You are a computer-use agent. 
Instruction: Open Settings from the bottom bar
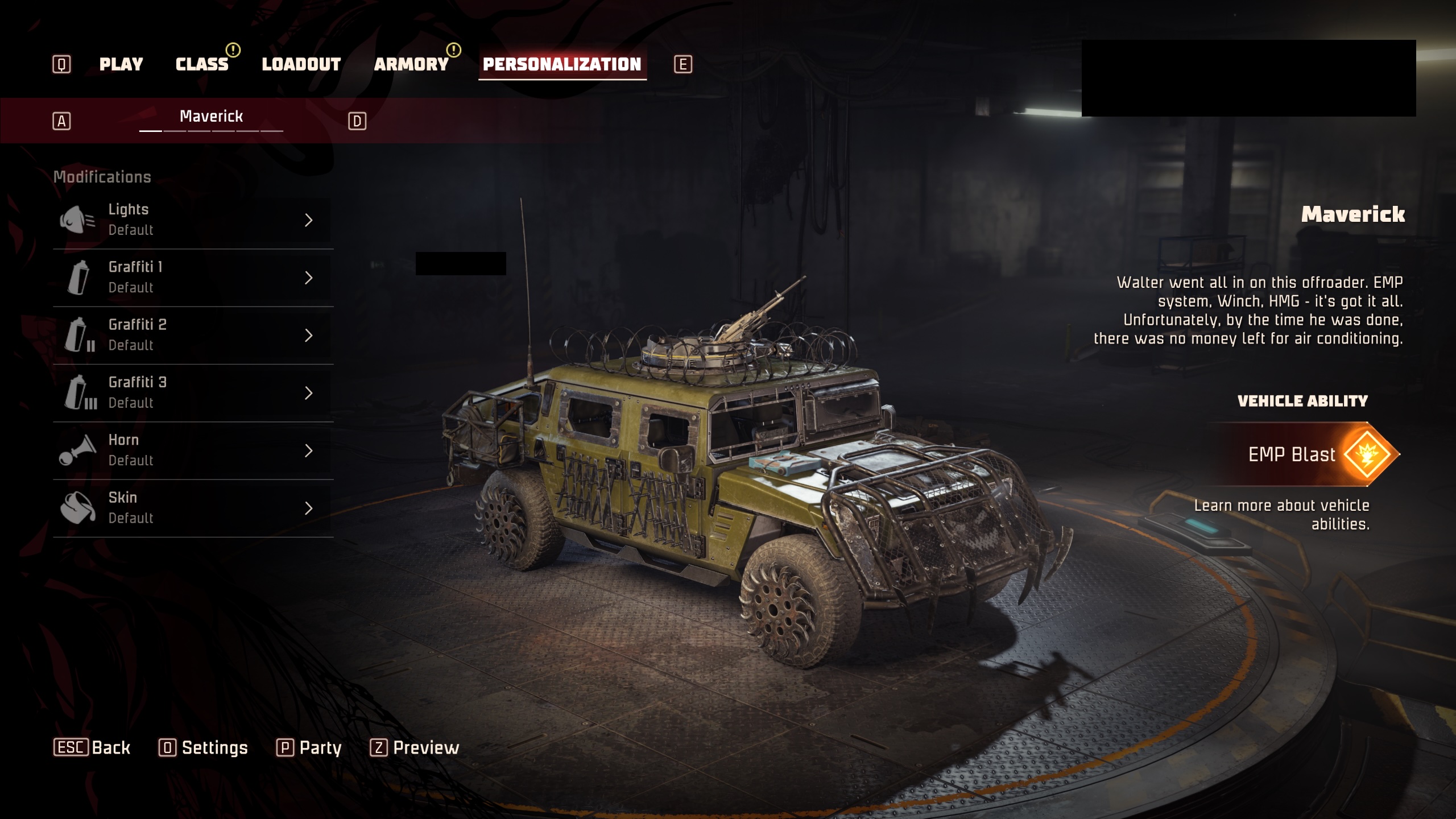(204, 747)
